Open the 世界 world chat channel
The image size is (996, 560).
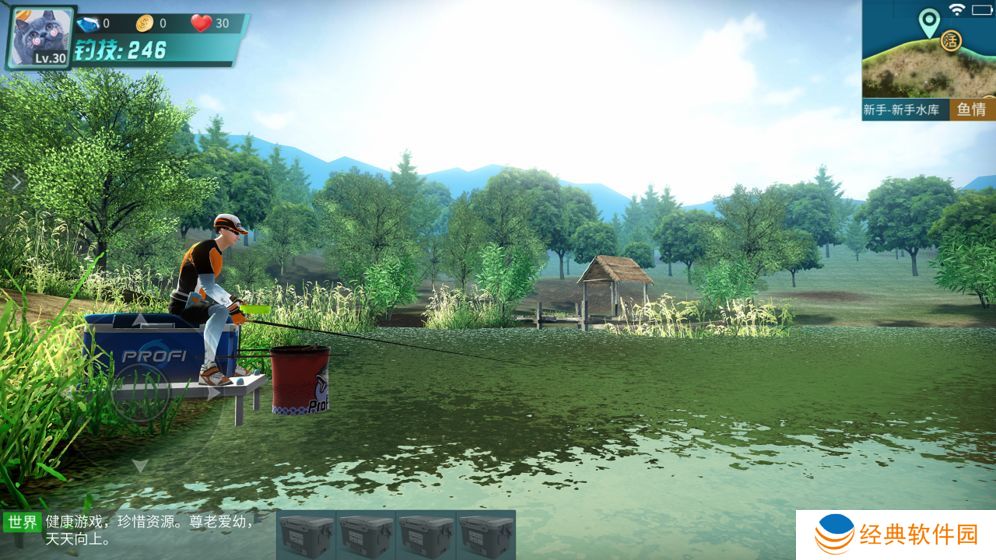coord(22,522)
